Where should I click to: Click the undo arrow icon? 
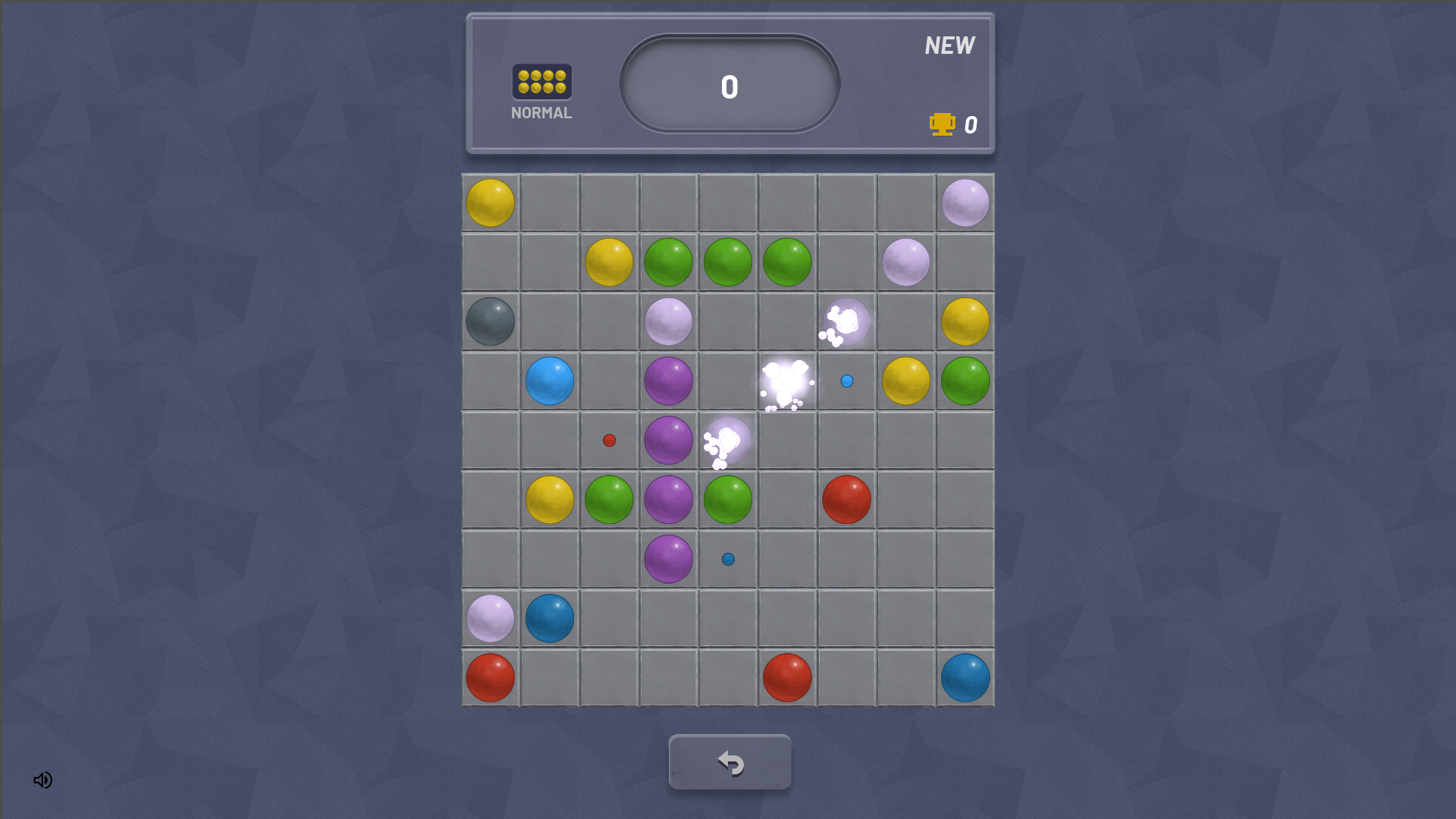point(730,762)
